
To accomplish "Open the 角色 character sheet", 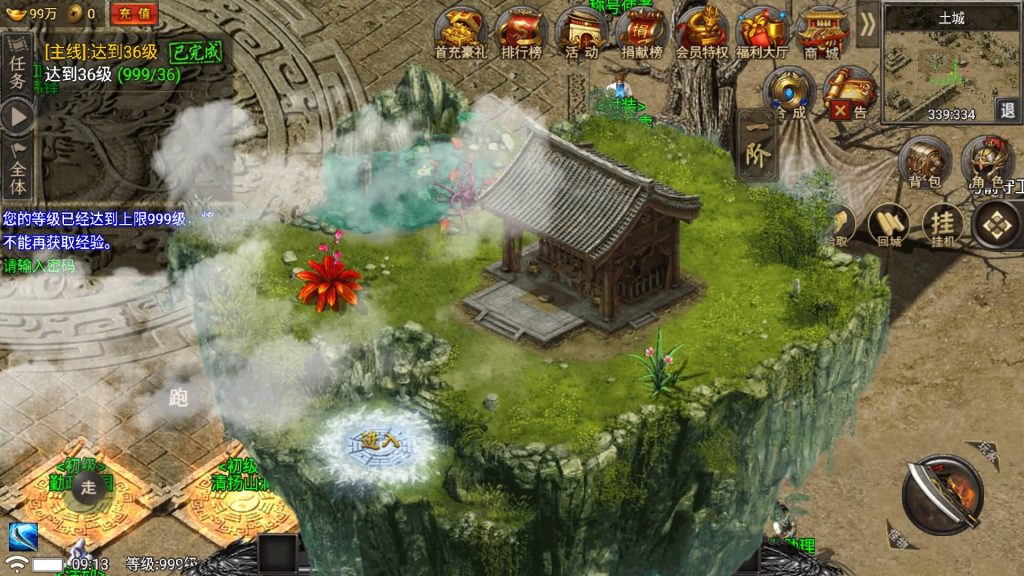I will (x=986, y=162).
